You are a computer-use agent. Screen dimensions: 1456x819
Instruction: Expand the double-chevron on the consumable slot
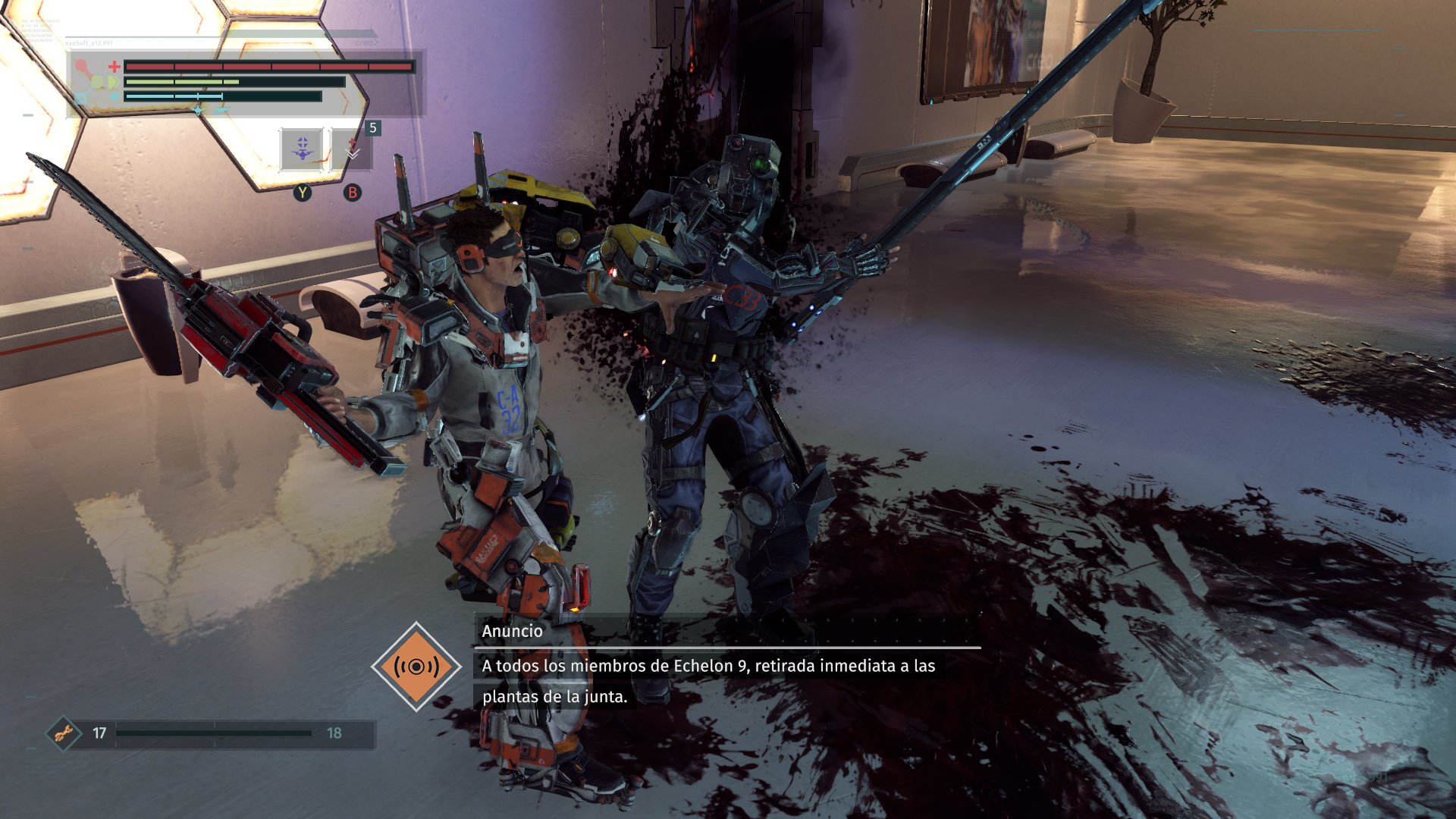[x=353, y=155]
